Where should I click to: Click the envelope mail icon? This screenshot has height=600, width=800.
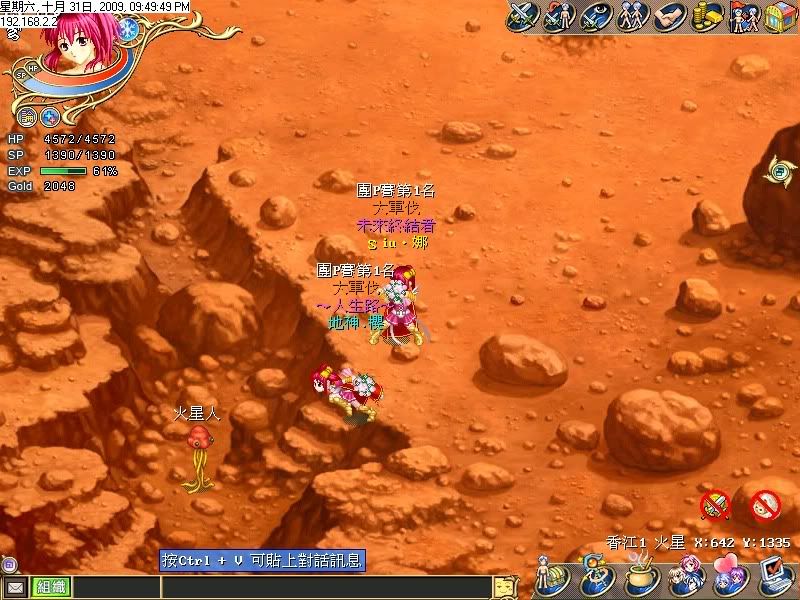pos(16,587)
